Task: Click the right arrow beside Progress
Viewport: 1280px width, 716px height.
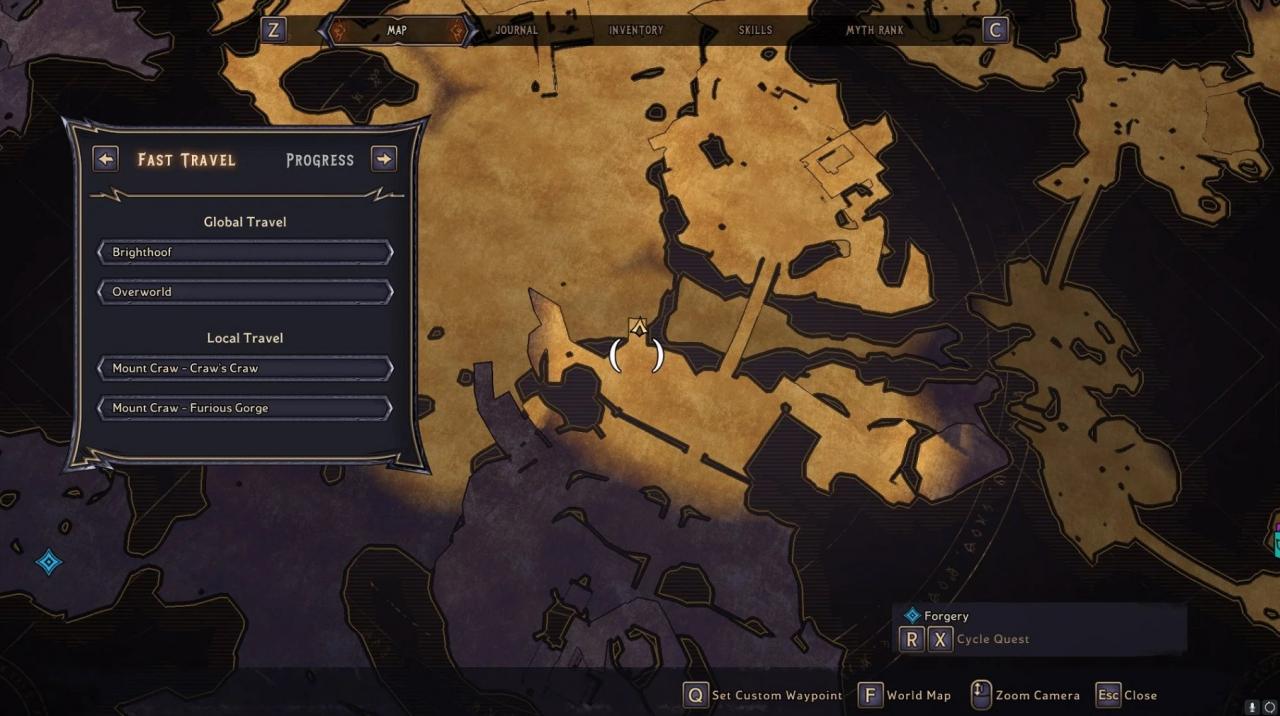Action: click(384, 159)
